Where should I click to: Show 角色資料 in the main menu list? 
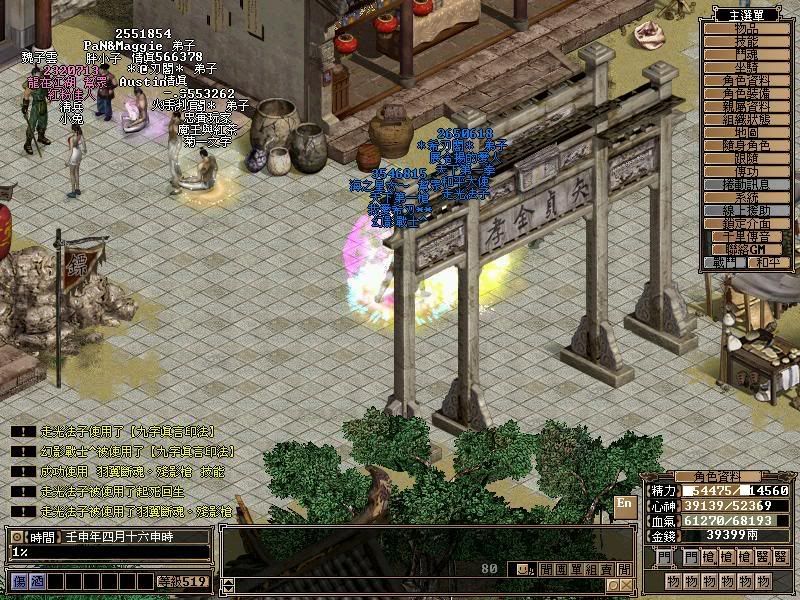[x=747, y=80]
